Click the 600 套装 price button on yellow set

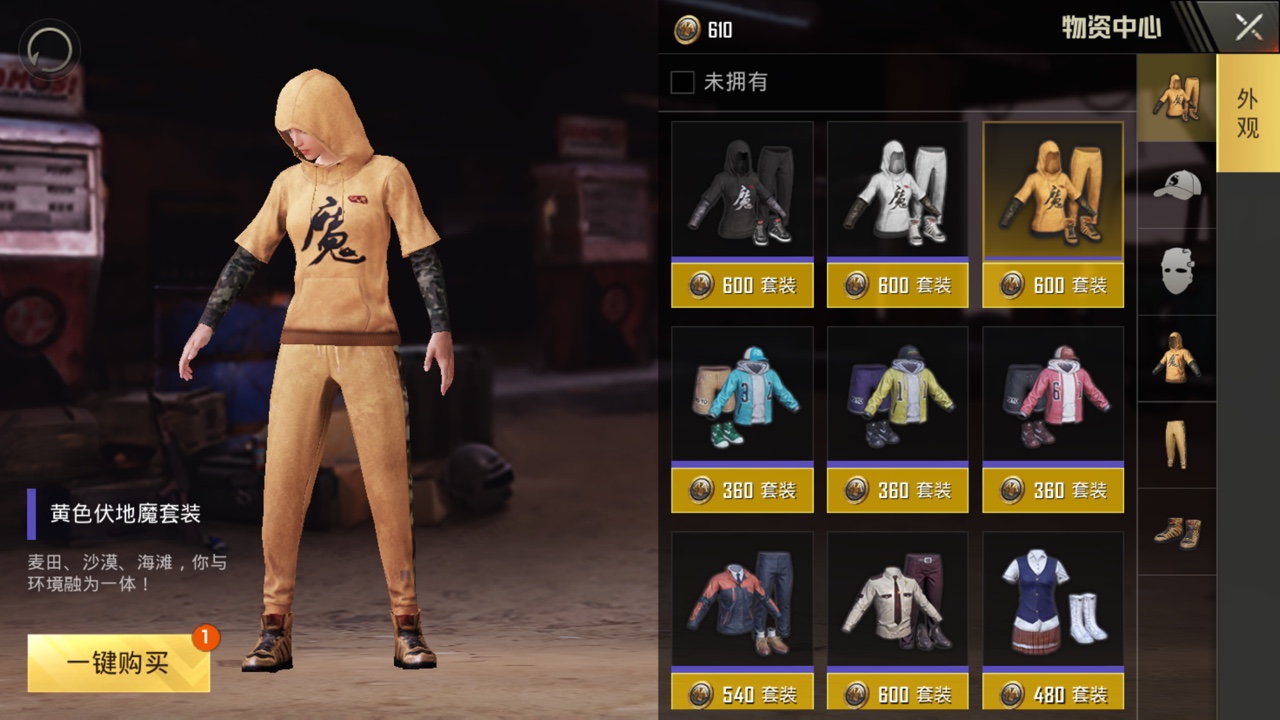coord(1053,285)
